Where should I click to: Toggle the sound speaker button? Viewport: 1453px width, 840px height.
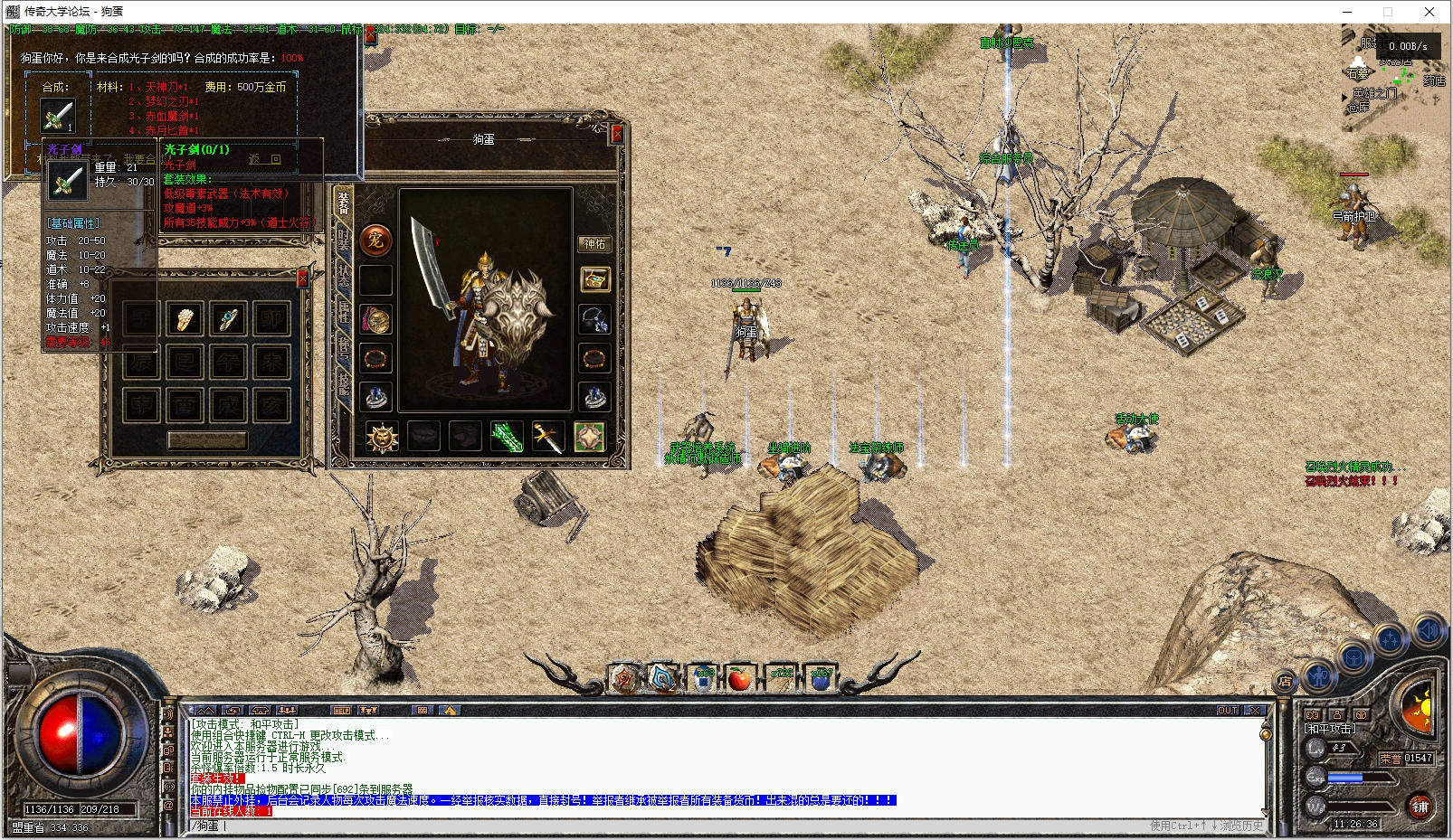[1429, 629]
